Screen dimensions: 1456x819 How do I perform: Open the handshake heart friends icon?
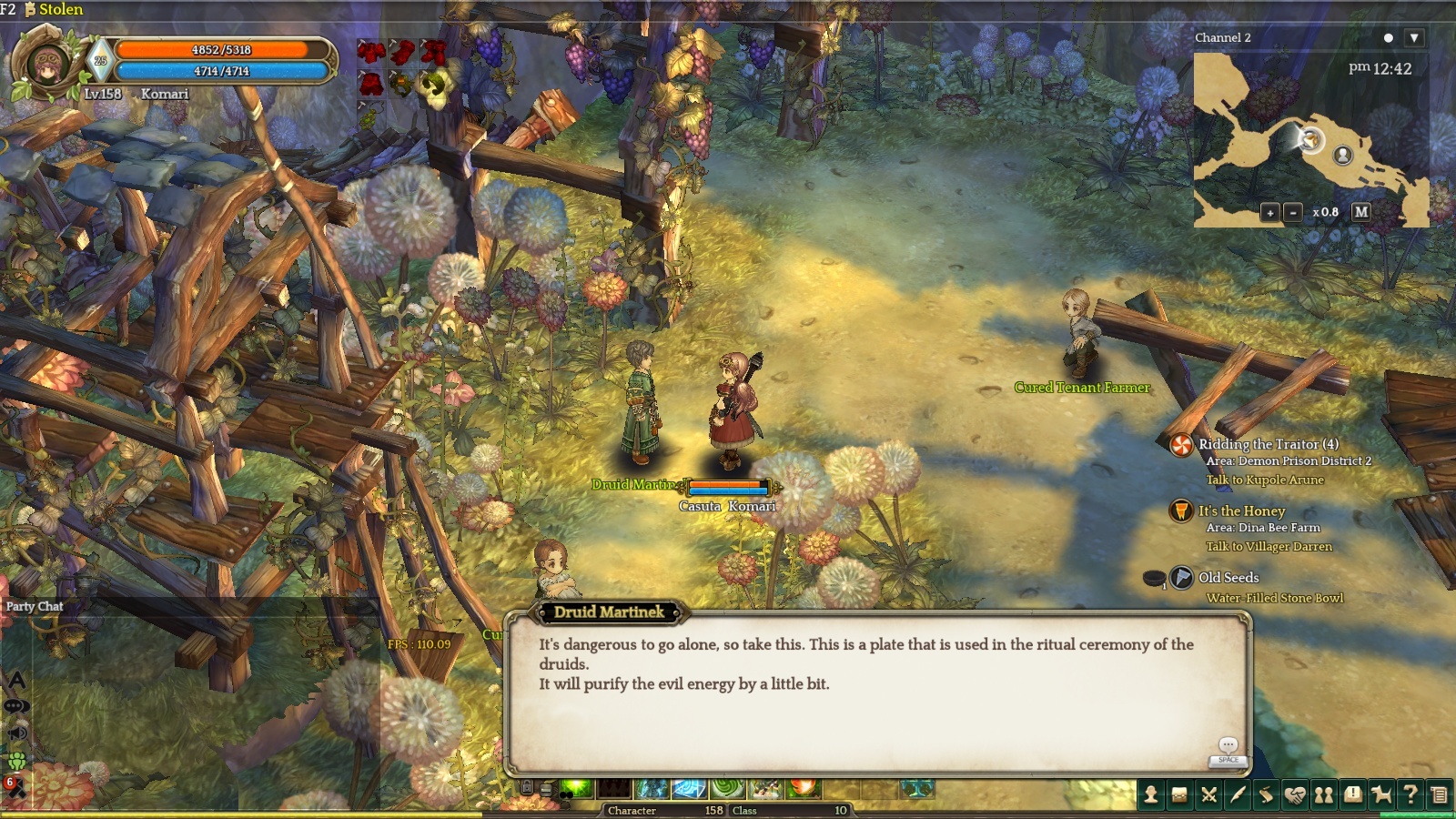coord(1295,795)
